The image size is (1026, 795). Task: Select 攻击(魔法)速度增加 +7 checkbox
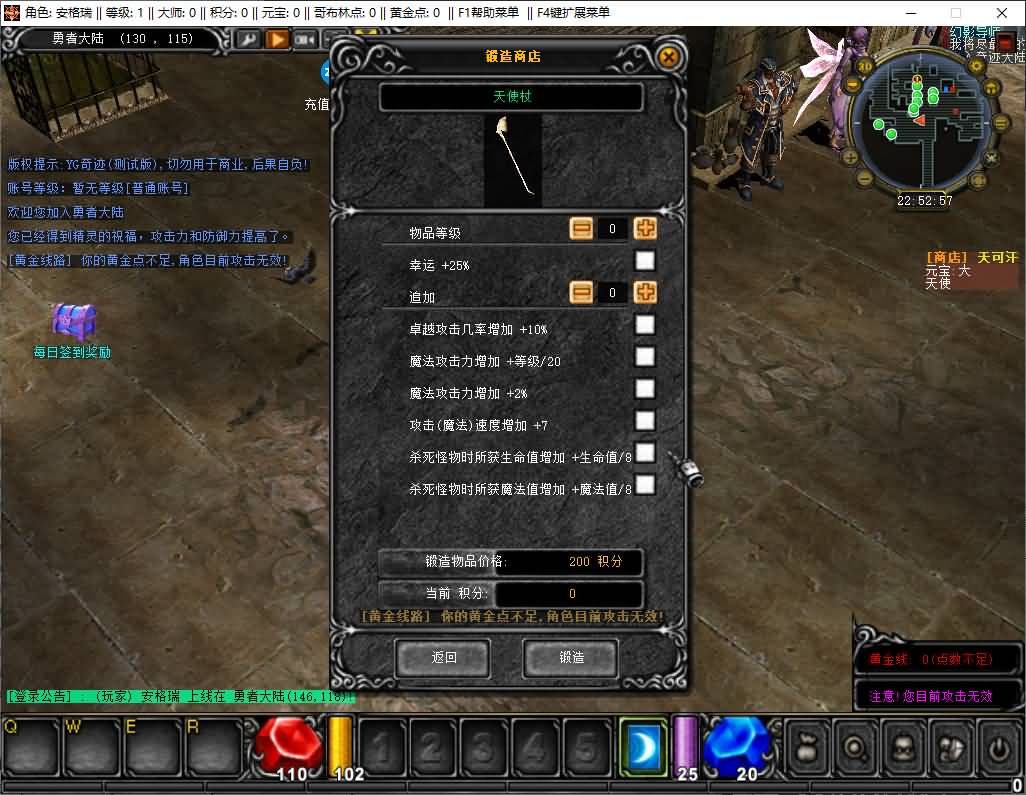[x=646, y=421]
